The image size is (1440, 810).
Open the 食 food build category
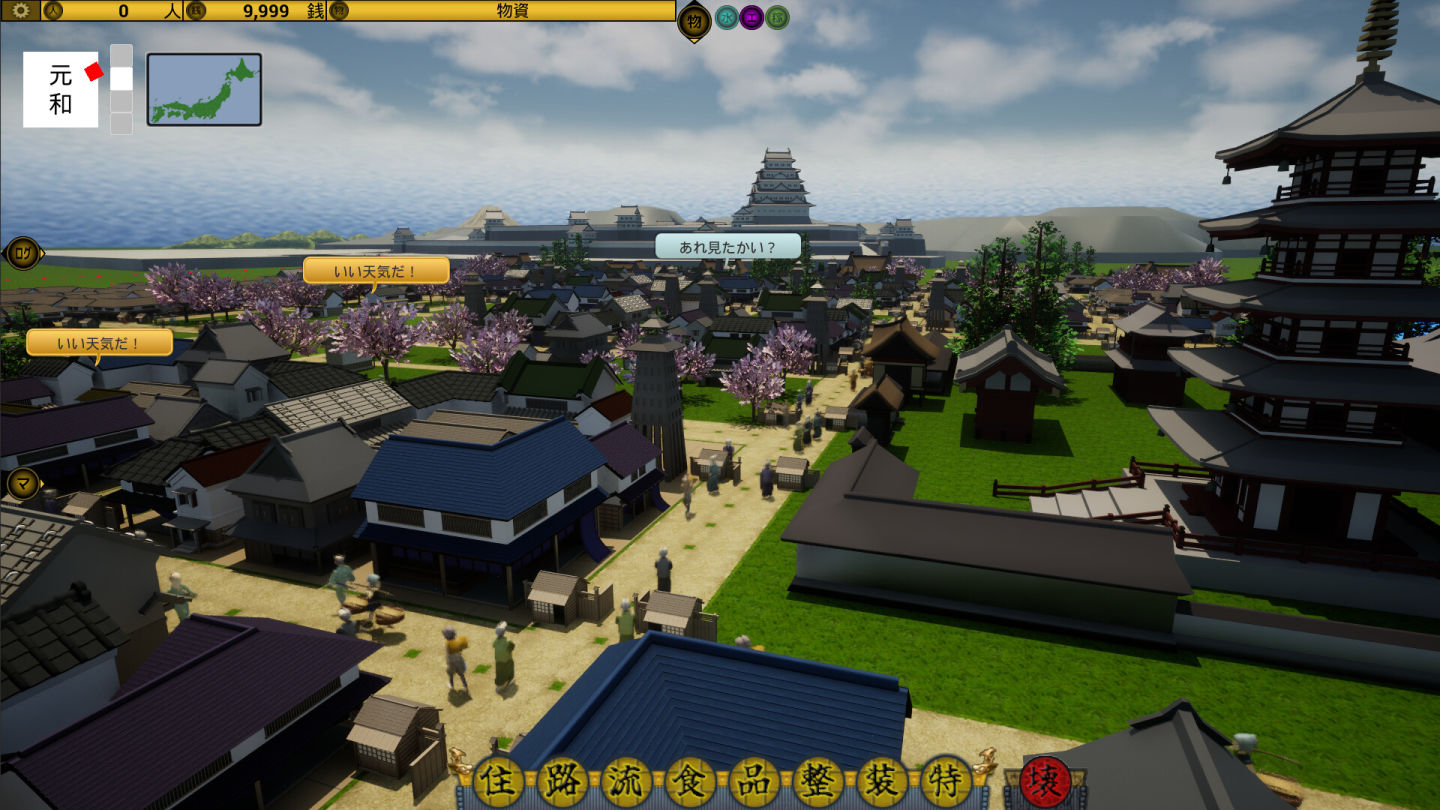point(691,781)
